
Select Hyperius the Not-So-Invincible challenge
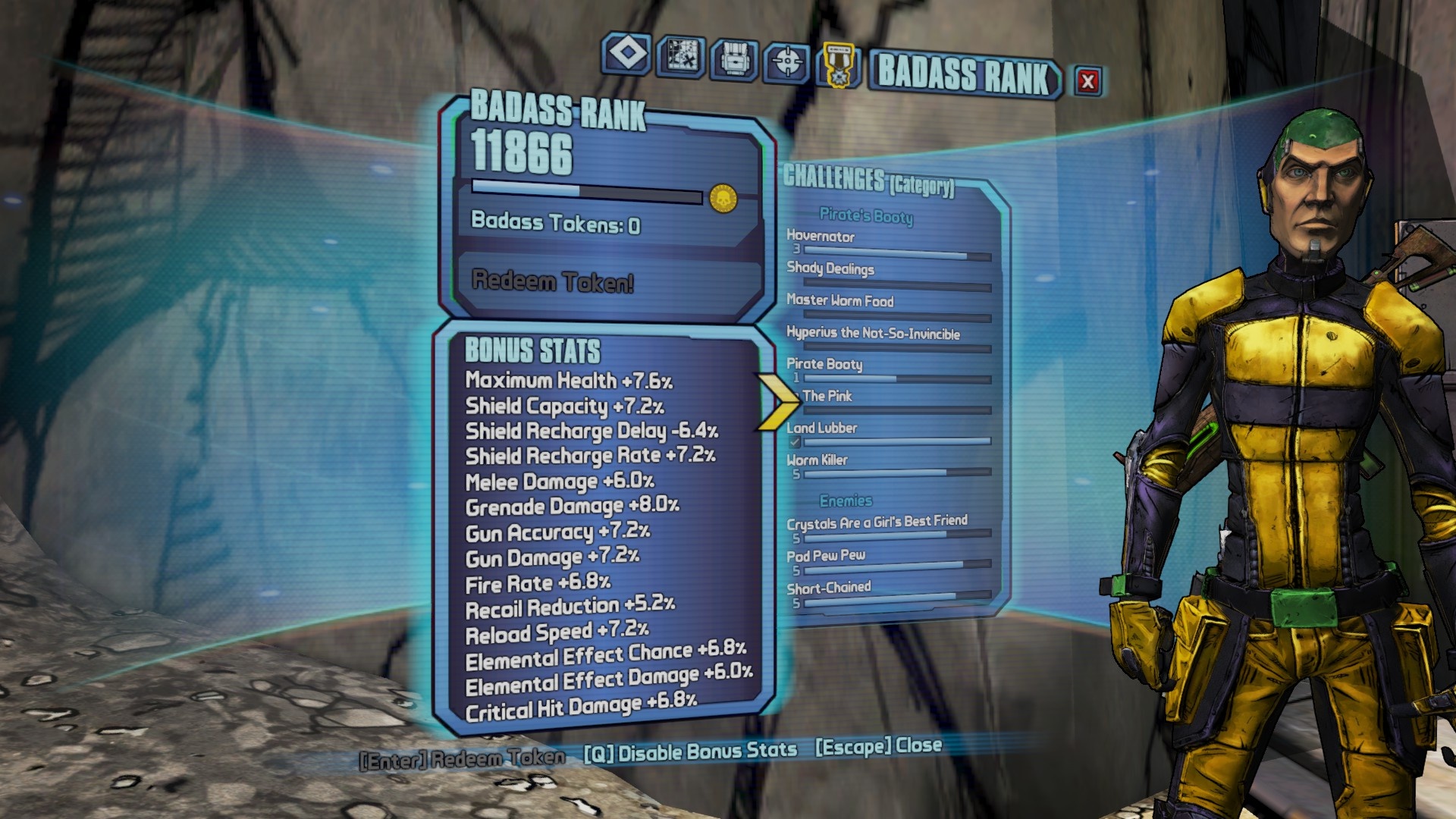pos(887,339)
